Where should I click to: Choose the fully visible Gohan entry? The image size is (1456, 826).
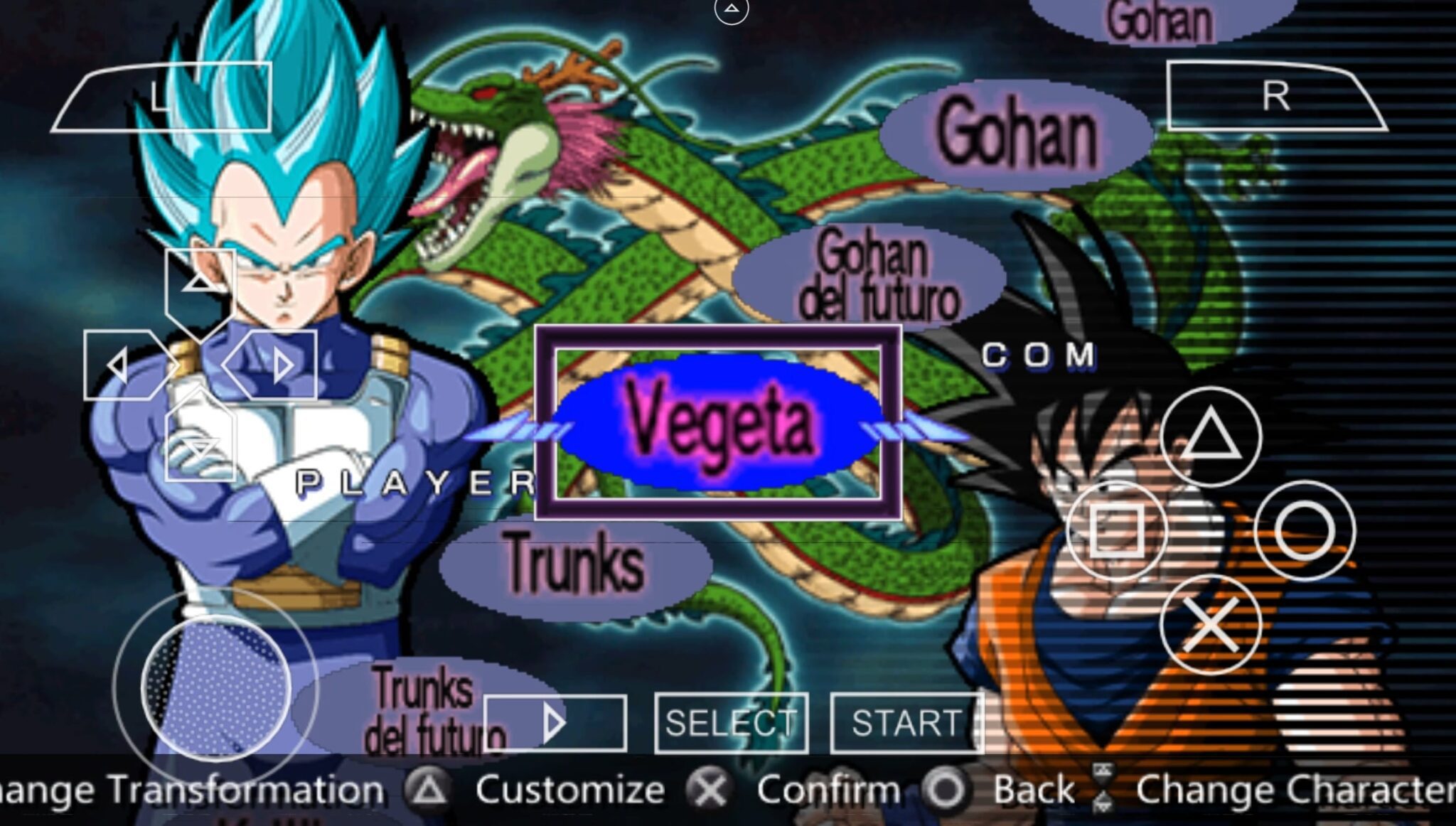click(1015, 135)
